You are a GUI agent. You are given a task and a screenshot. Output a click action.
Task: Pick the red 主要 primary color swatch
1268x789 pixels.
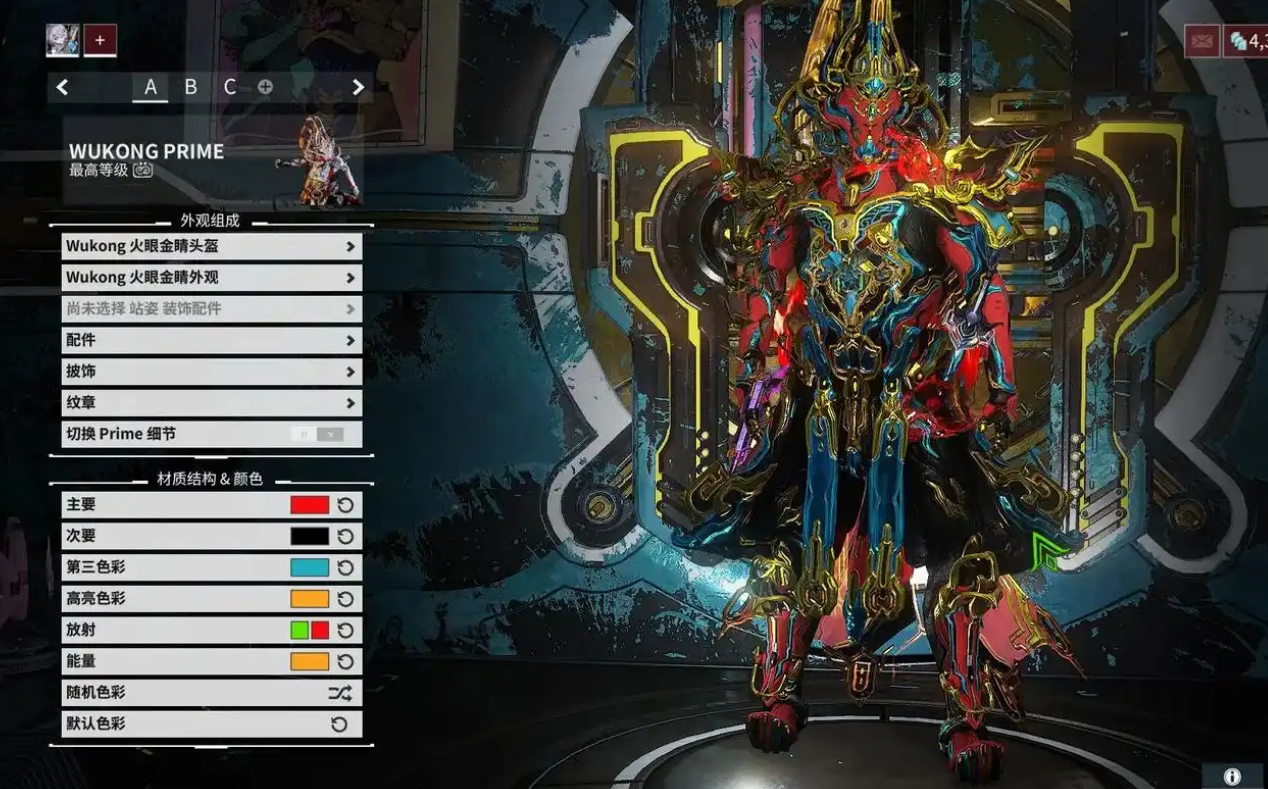309,505
